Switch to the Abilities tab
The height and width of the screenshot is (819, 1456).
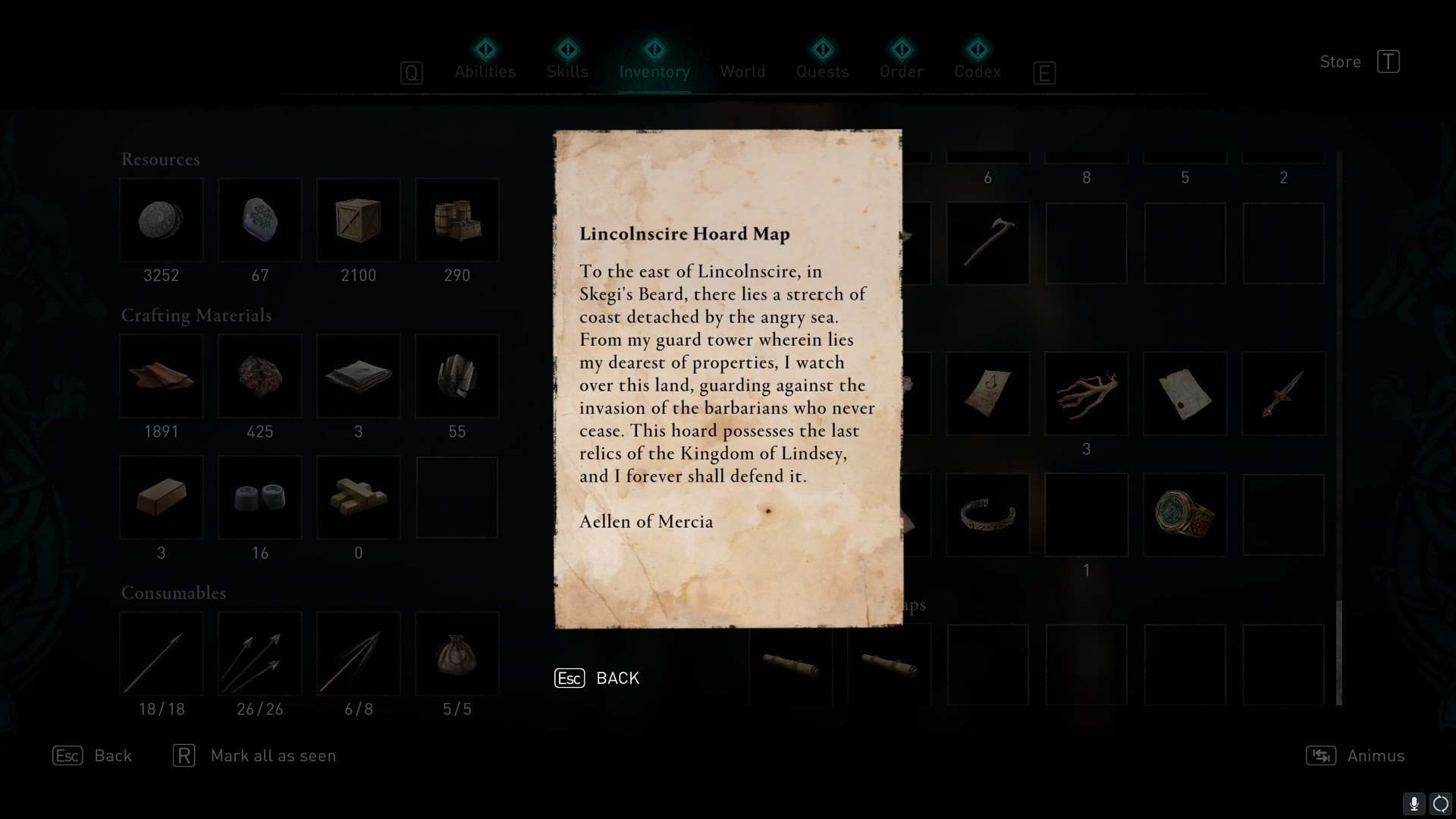click(x=485, y=71)
